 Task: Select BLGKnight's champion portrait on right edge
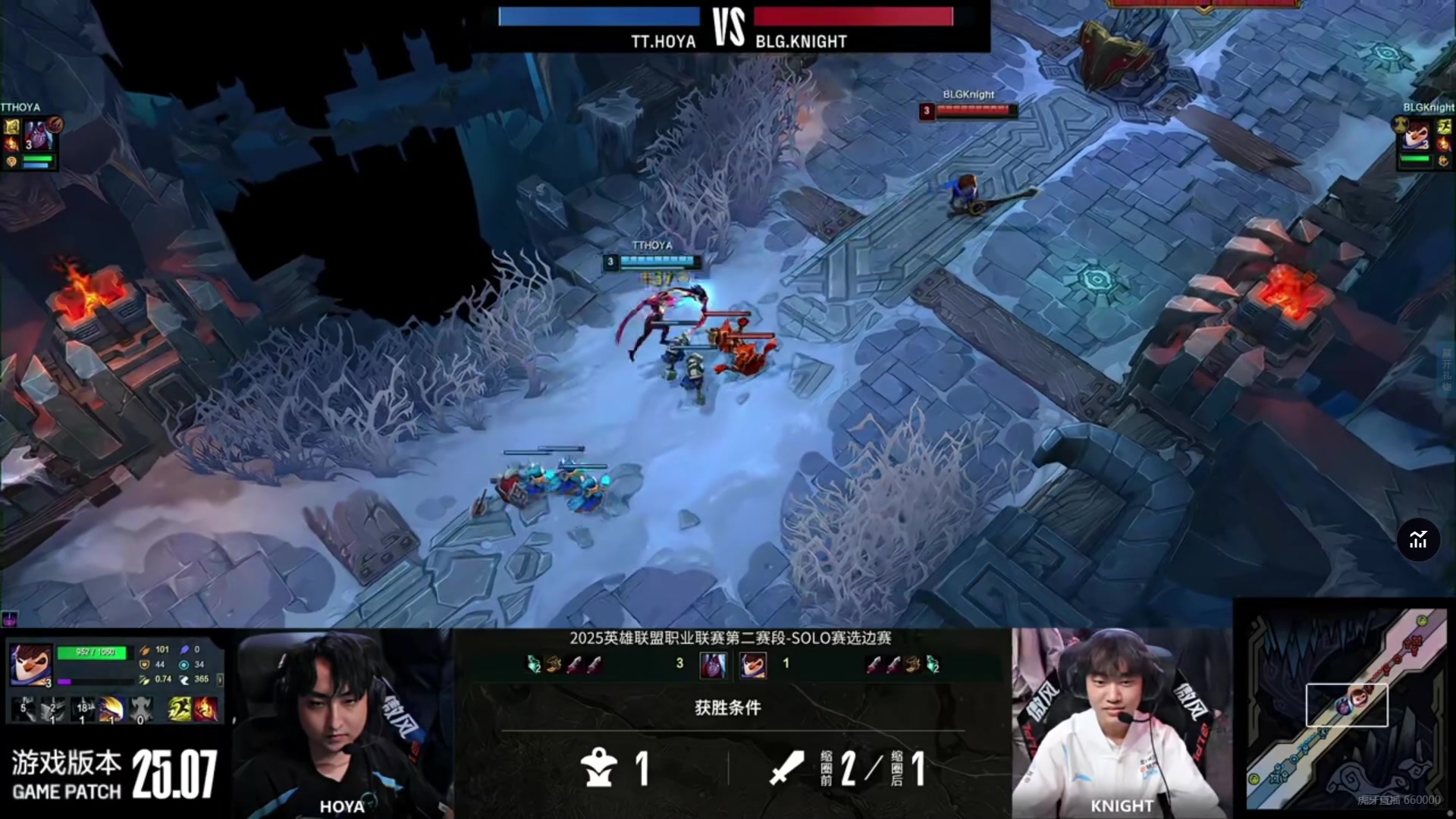1416,136
